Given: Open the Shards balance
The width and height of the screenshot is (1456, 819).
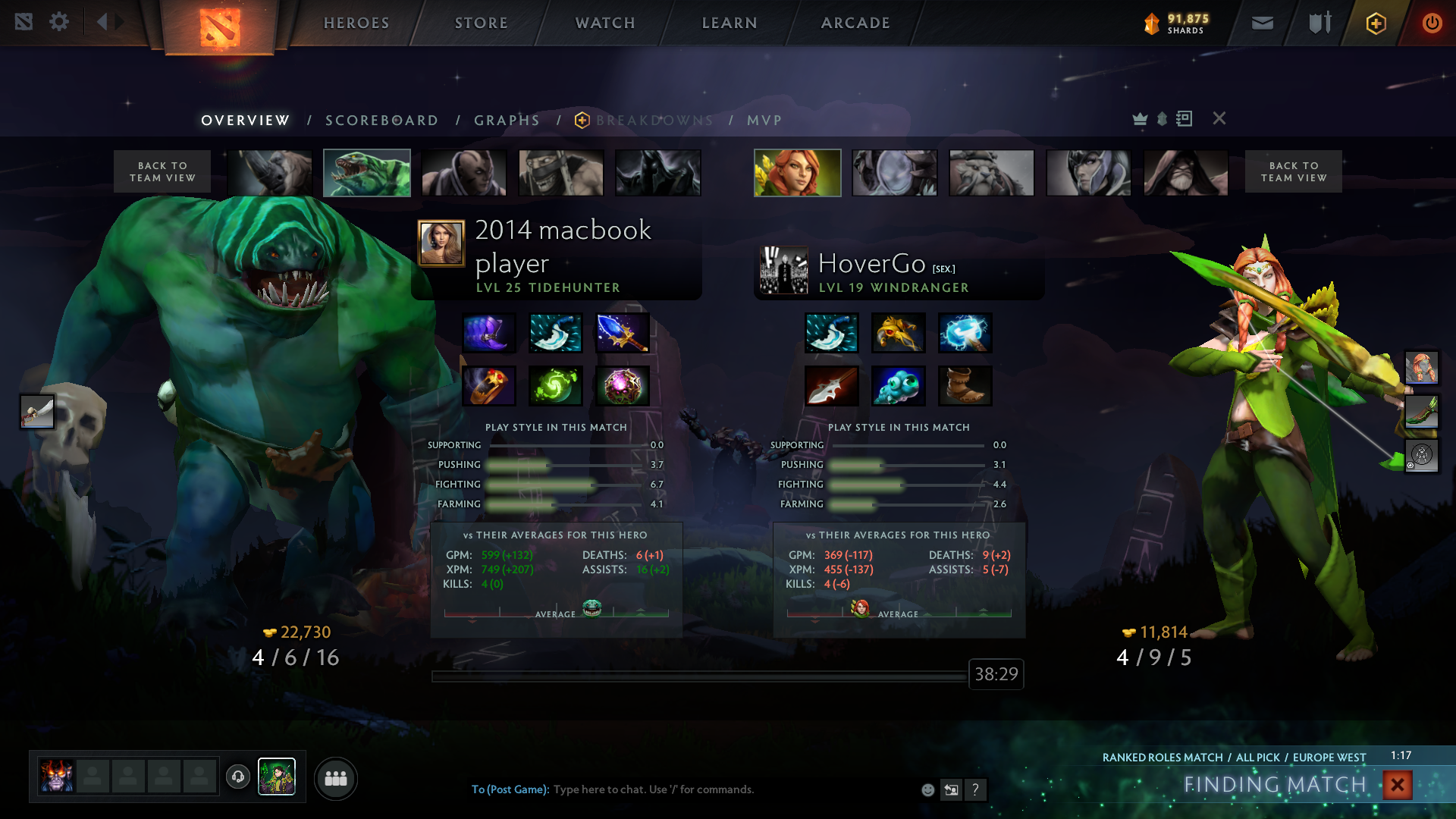Looking at the screenshot, I should click(x=1176, y=24).
